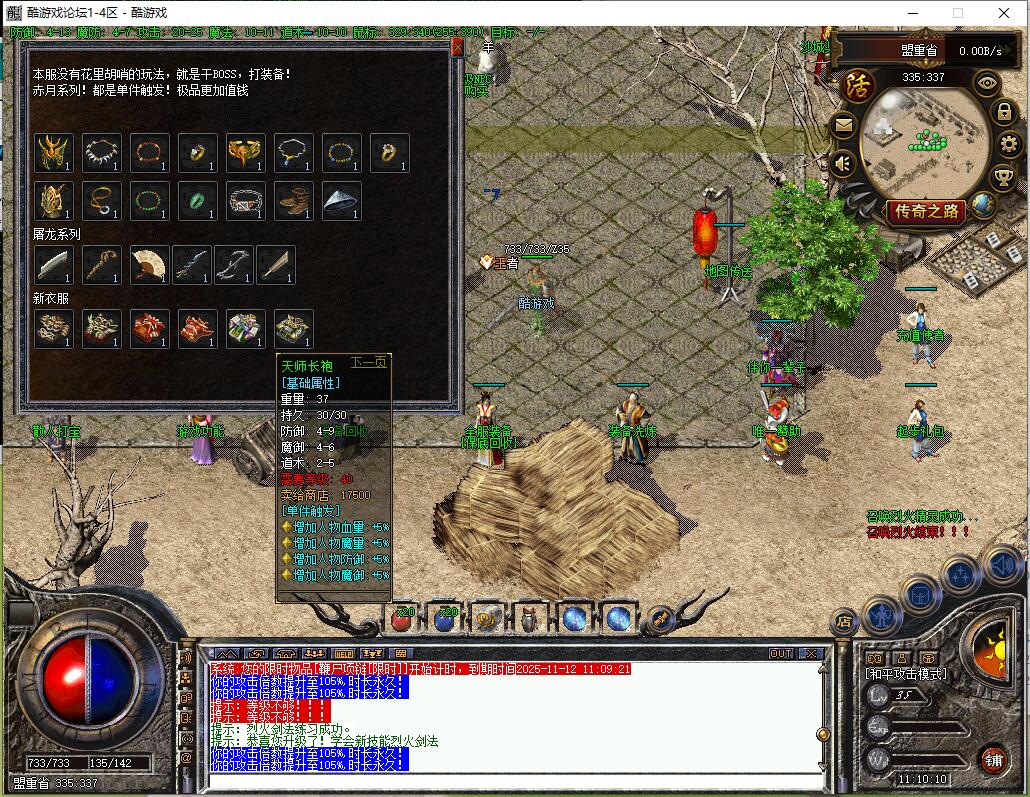Use the red potion hotbar slot
Screen dimensions: 1030x797
point(402,619)
